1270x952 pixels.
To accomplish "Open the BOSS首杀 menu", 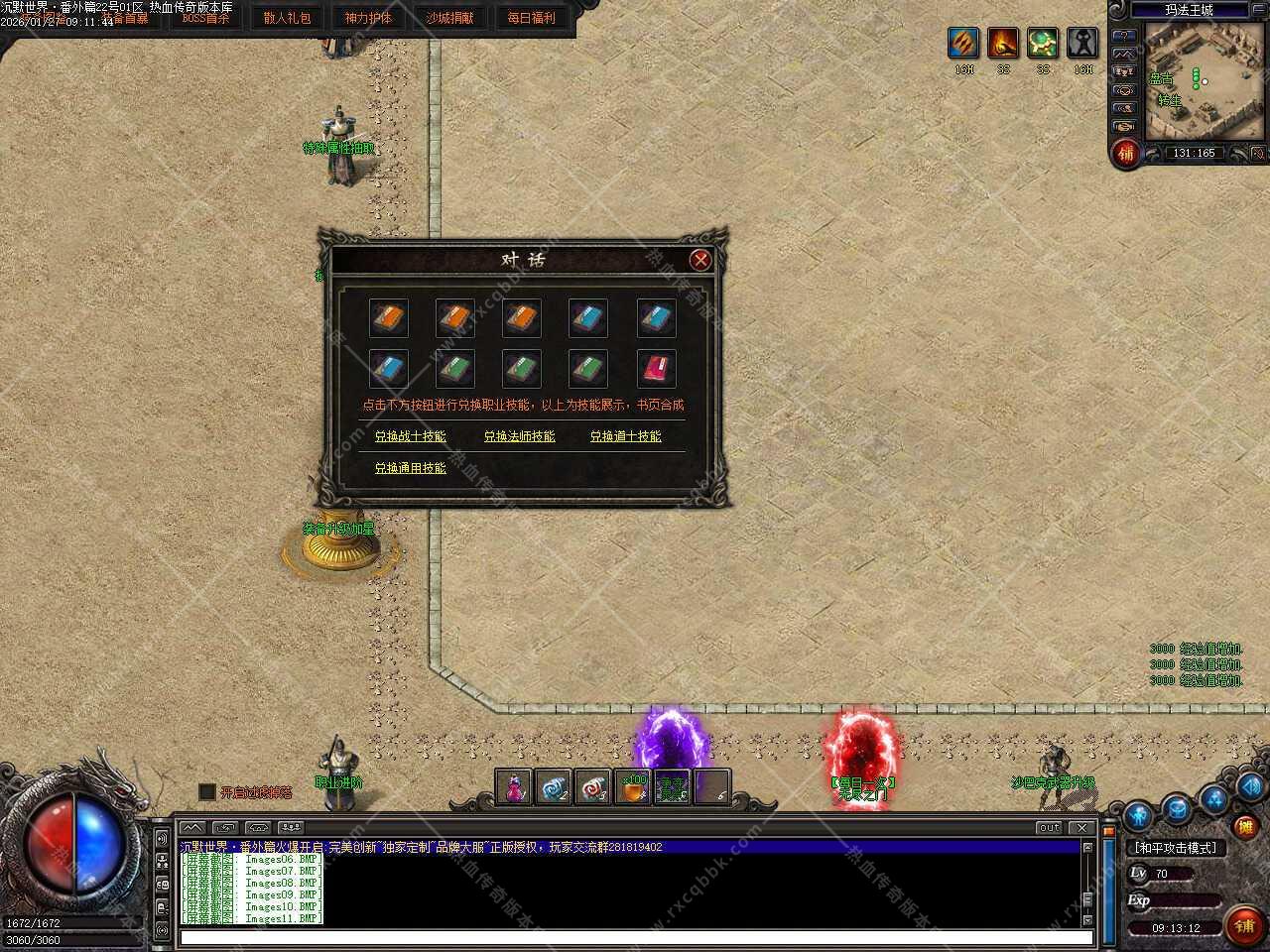I will click(205, 18).
